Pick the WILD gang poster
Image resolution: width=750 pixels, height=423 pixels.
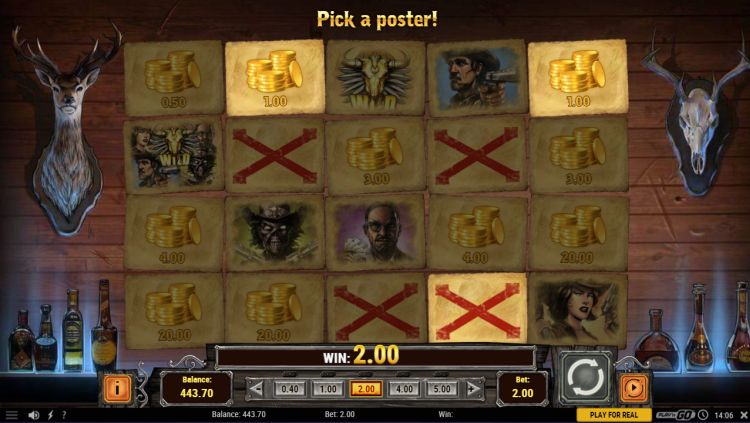(173, 153)
